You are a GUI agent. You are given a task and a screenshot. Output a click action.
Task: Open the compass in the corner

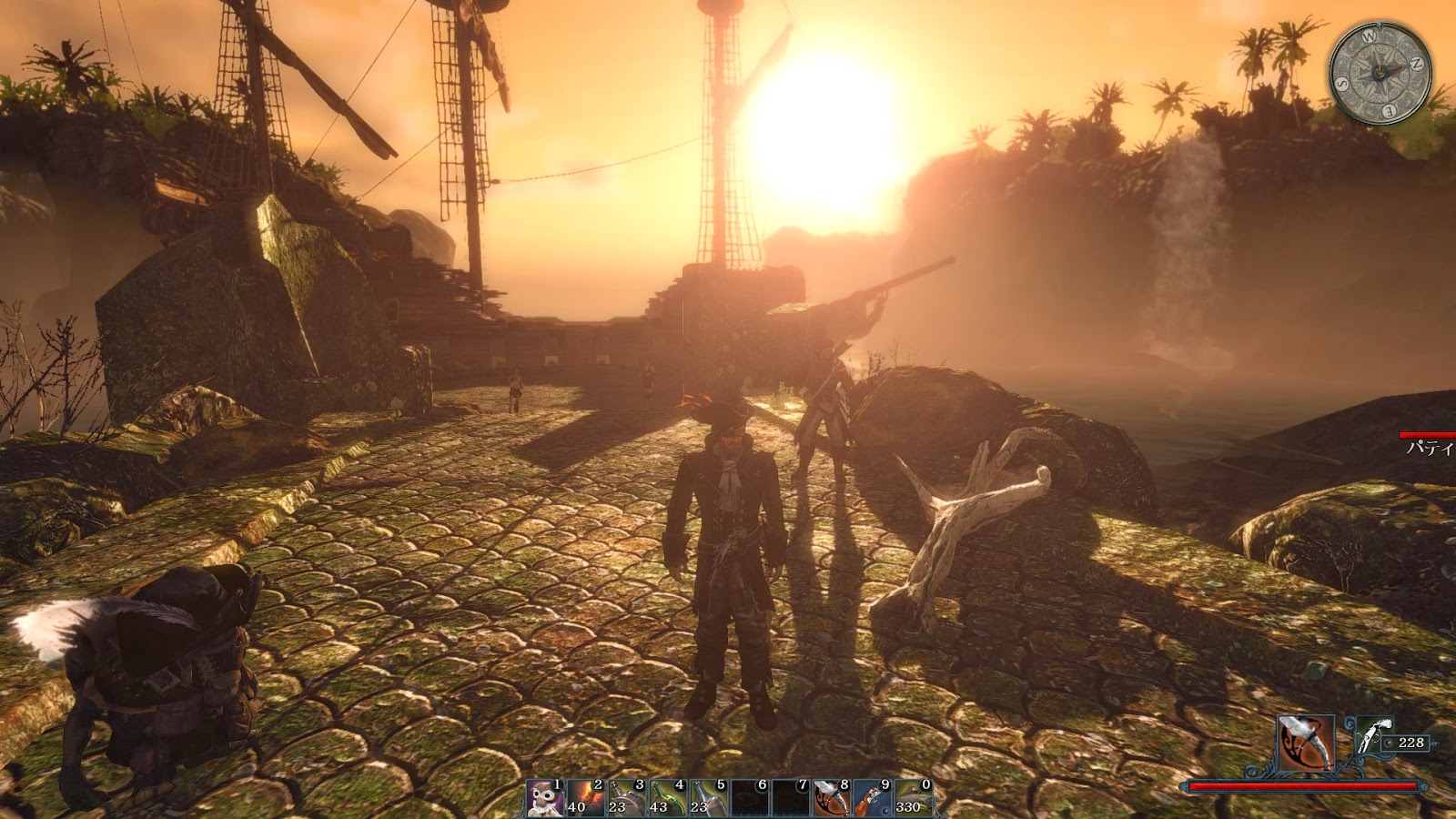coord(1380,72)
